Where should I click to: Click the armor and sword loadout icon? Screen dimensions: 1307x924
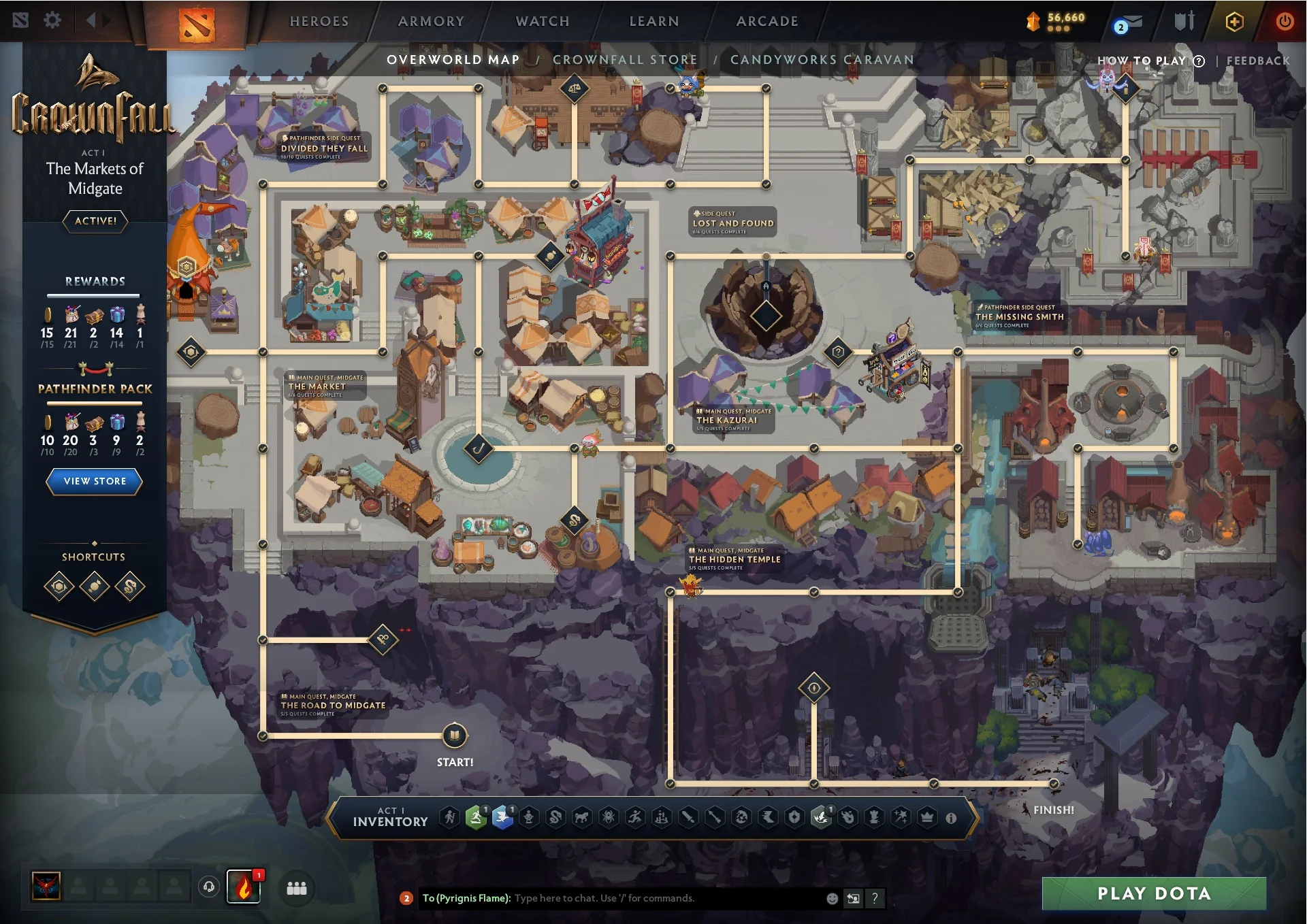[x=1183, y=20]
